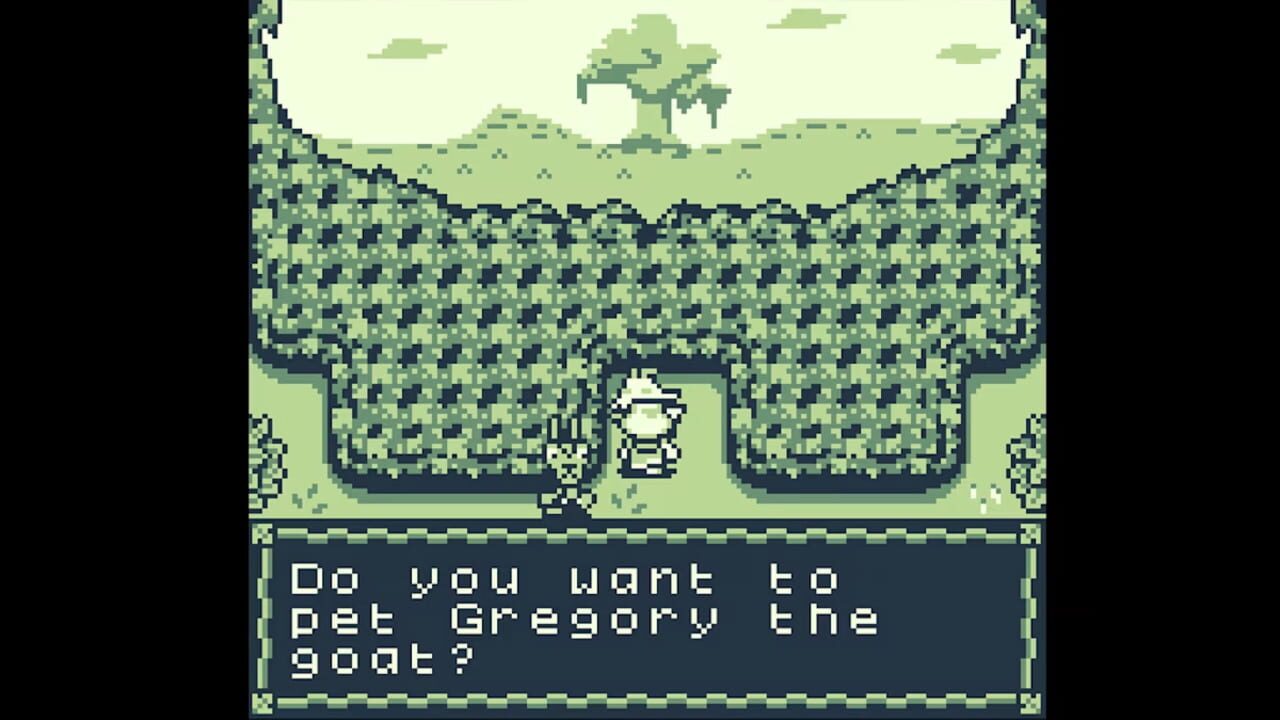Viewport: 1280px width, 720px height.
Task: Click the grass sprite near the bottom-right hedge
Action: tap(985, 495)
